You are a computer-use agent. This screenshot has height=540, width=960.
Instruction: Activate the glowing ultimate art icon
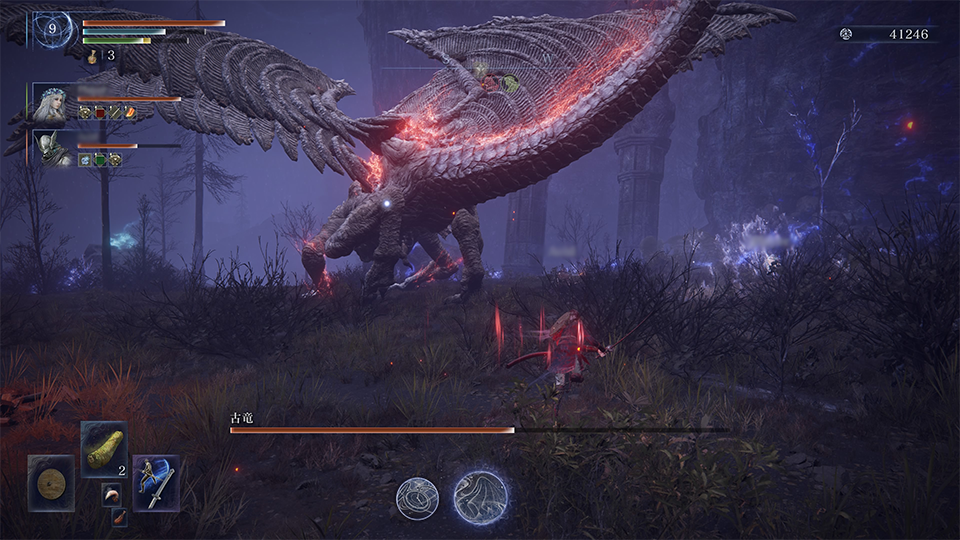click(x=480, y=497)
